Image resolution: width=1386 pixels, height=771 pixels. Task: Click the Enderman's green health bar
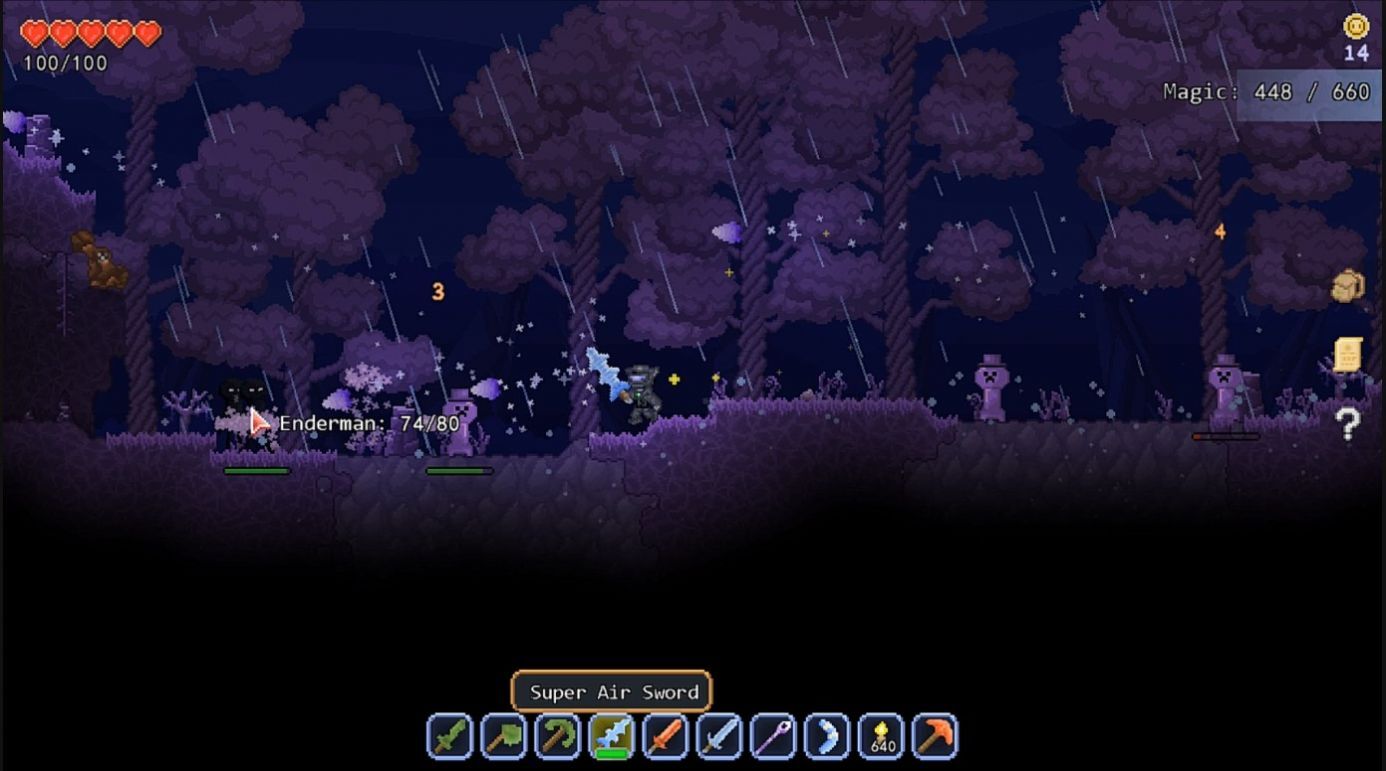tap(257, 470)
